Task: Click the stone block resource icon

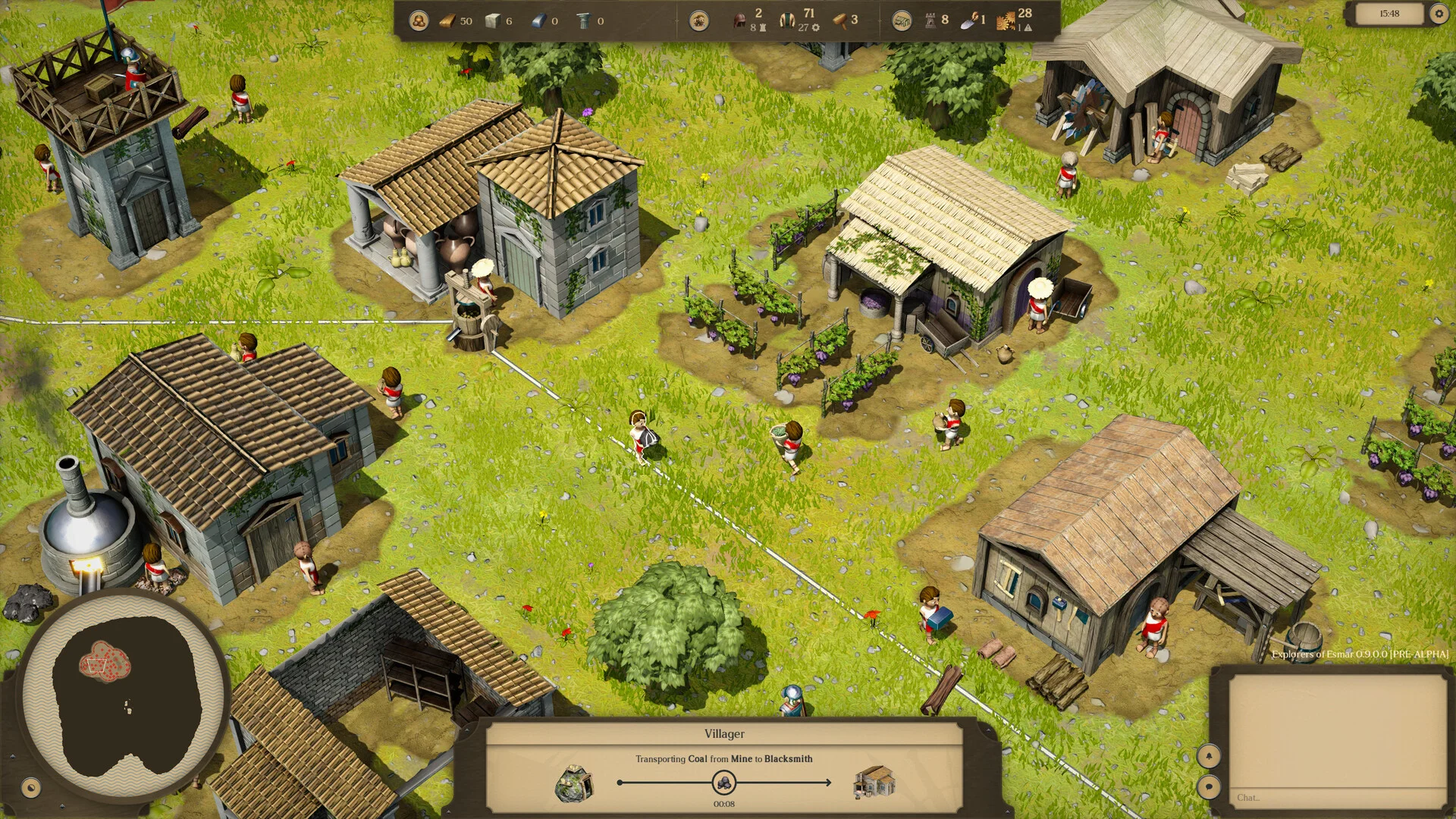Action: [493, 20]
